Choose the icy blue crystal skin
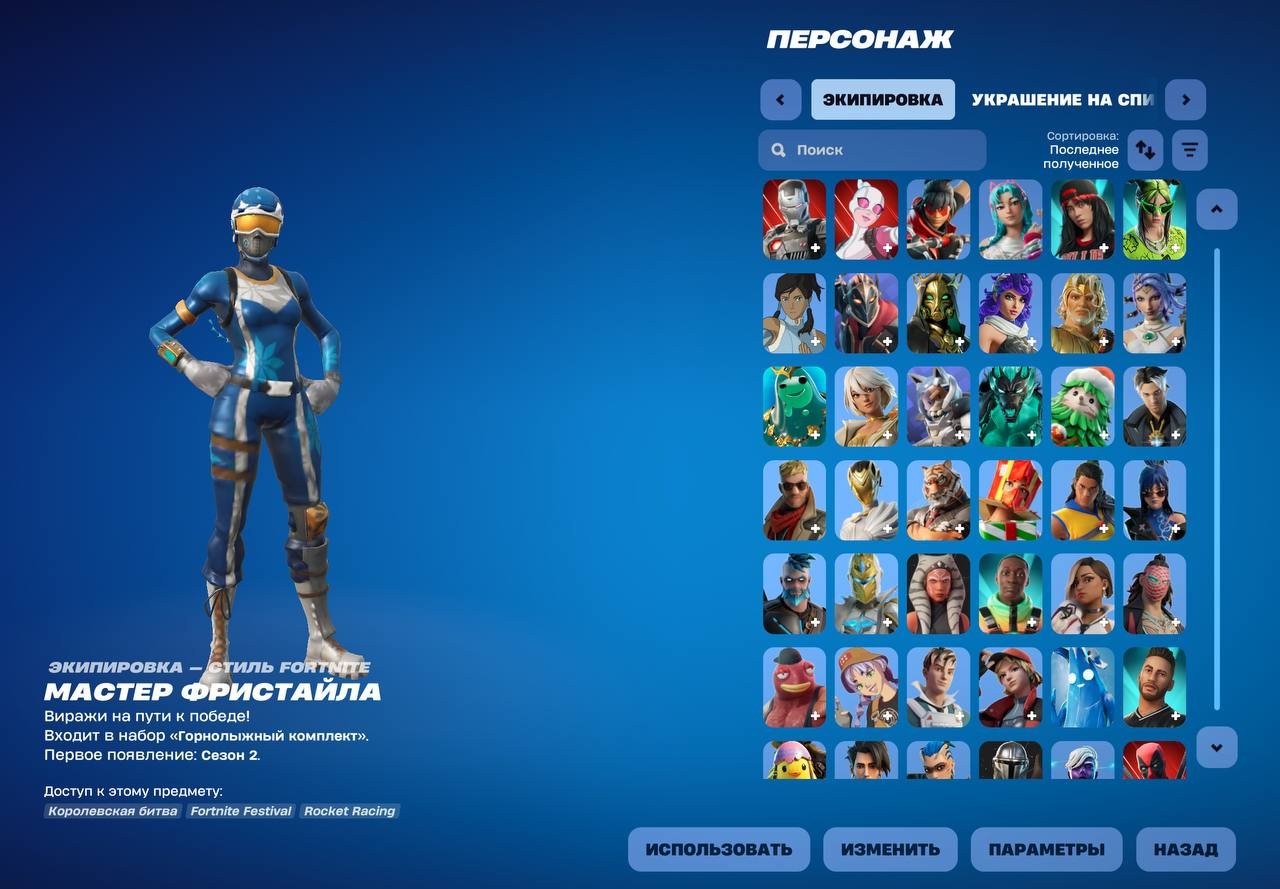This screenshot has height=889, width=1280. (x=1082, y=686)
